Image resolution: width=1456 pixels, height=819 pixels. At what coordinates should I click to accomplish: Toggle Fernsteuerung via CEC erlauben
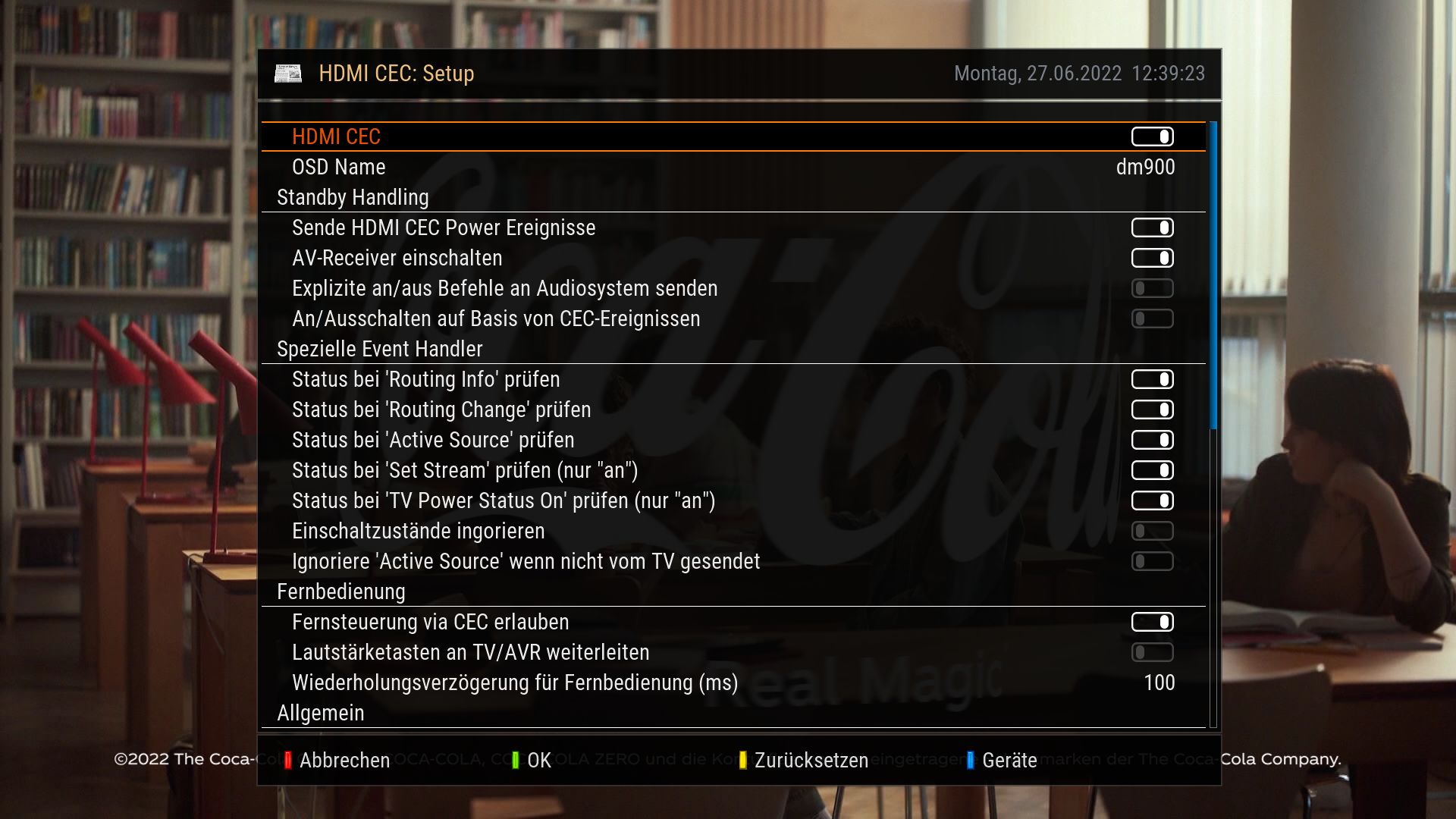pyautogui.click(x=1152, y=622)
